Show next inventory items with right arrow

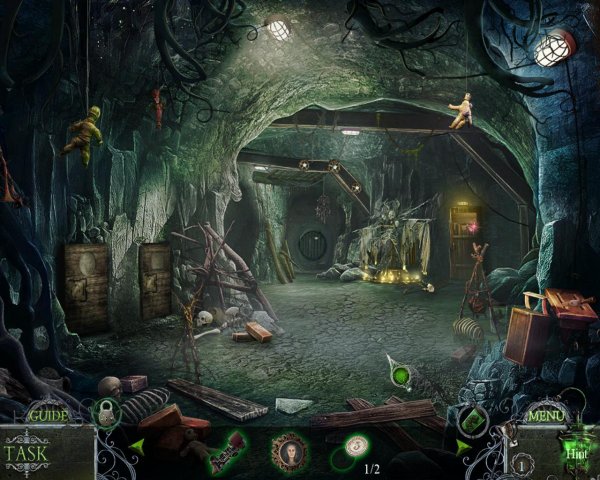(x=463, y=447)
